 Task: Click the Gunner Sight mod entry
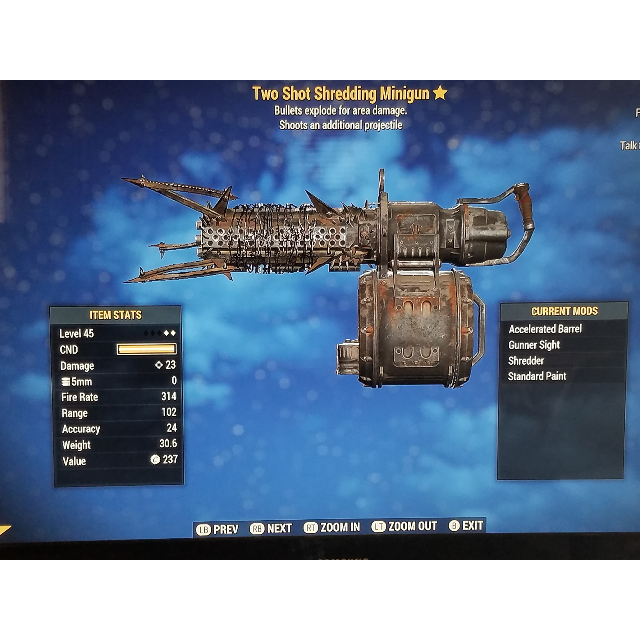(534, 345)
